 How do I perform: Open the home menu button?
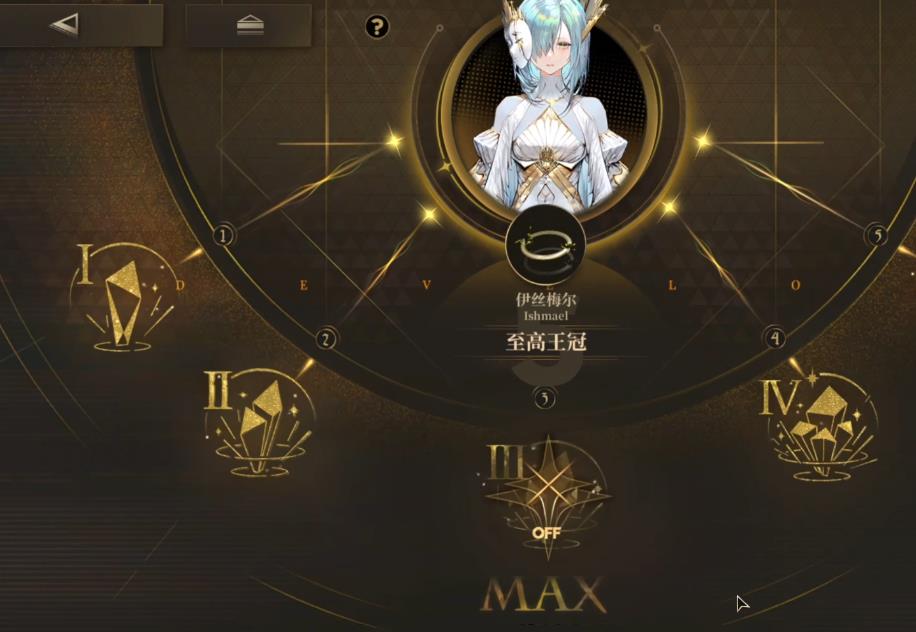point(249,26)
